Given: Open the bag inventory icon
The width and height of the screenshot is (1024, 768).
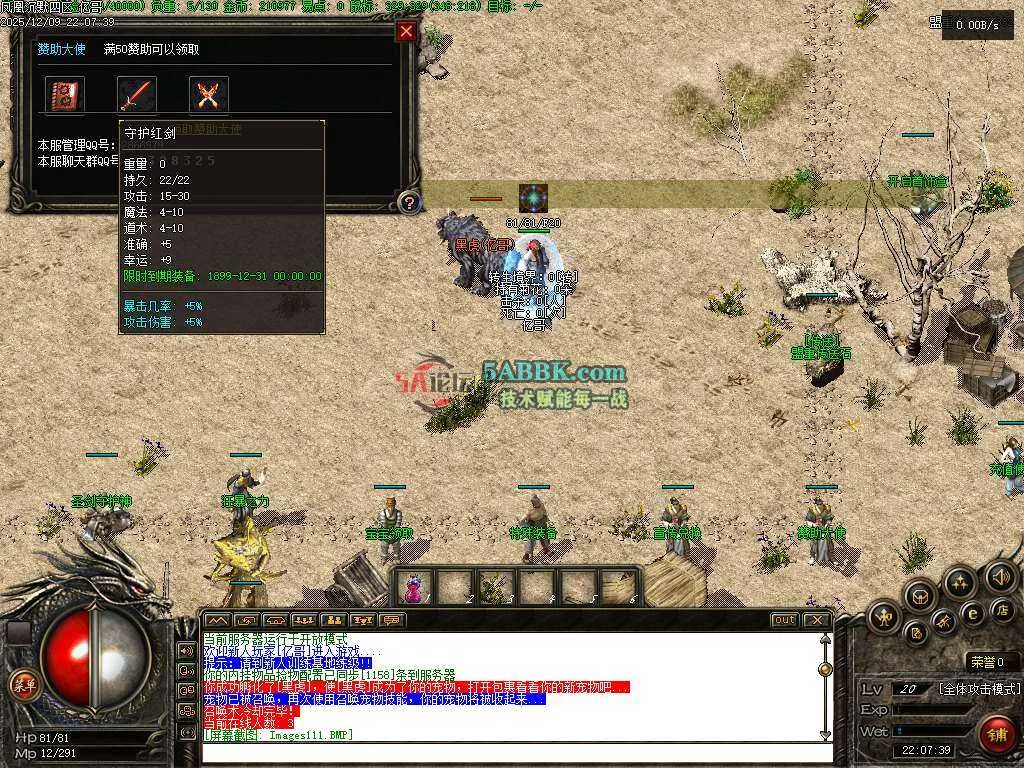Looking at the screenshot, I should pyautogui.click(x=919, y=597).
